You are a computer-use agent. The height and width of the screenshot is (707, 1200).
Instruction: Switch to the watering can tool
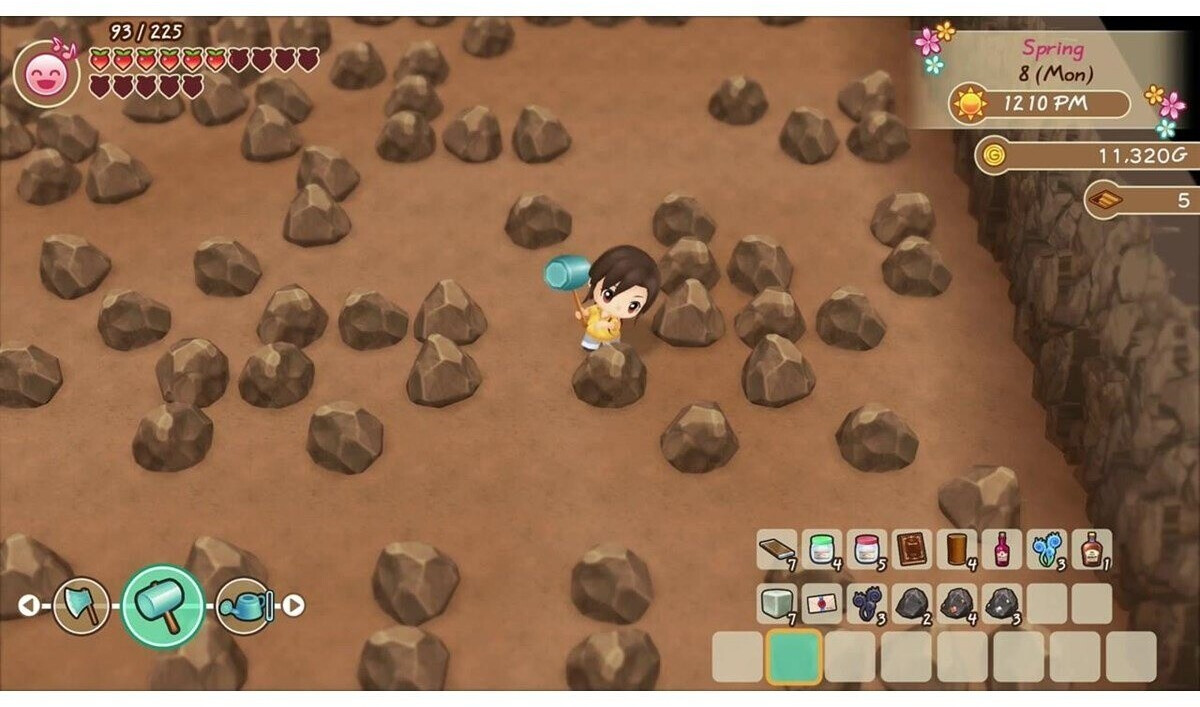[244, 605]
